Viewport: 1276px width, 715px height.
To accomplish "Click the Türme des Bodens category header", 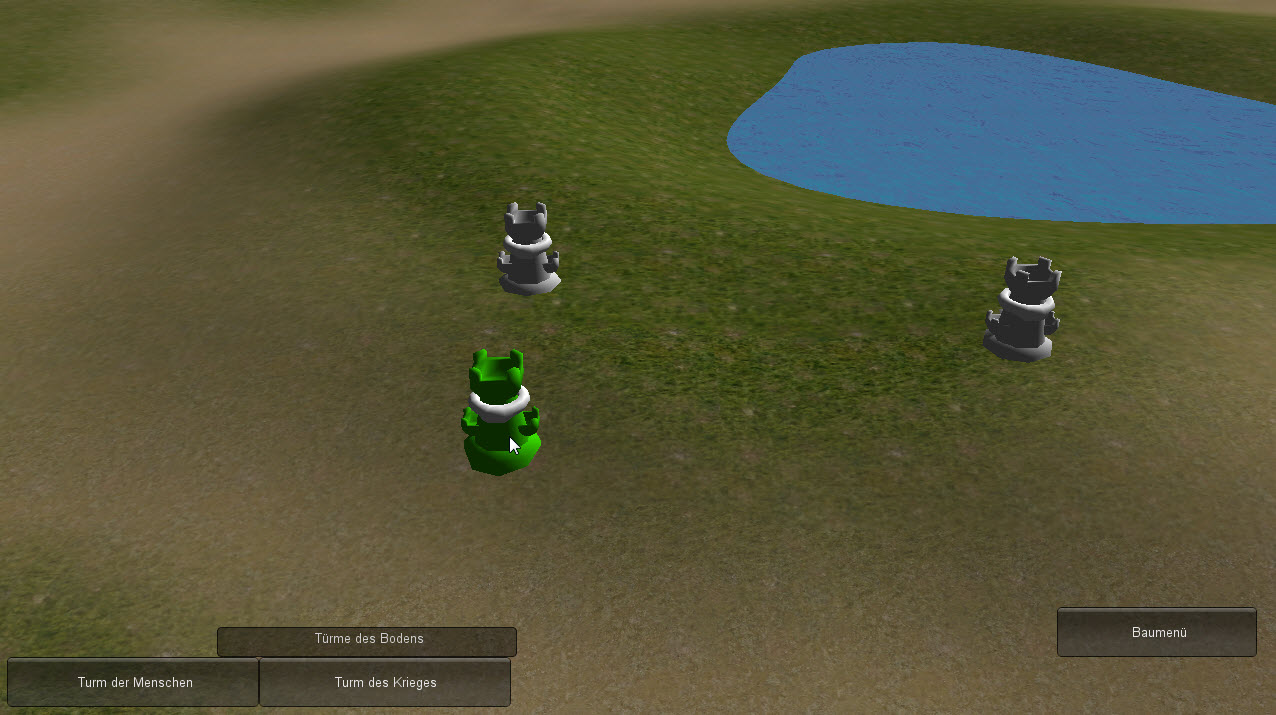I will pyautogui.click(x=367, y=641).
